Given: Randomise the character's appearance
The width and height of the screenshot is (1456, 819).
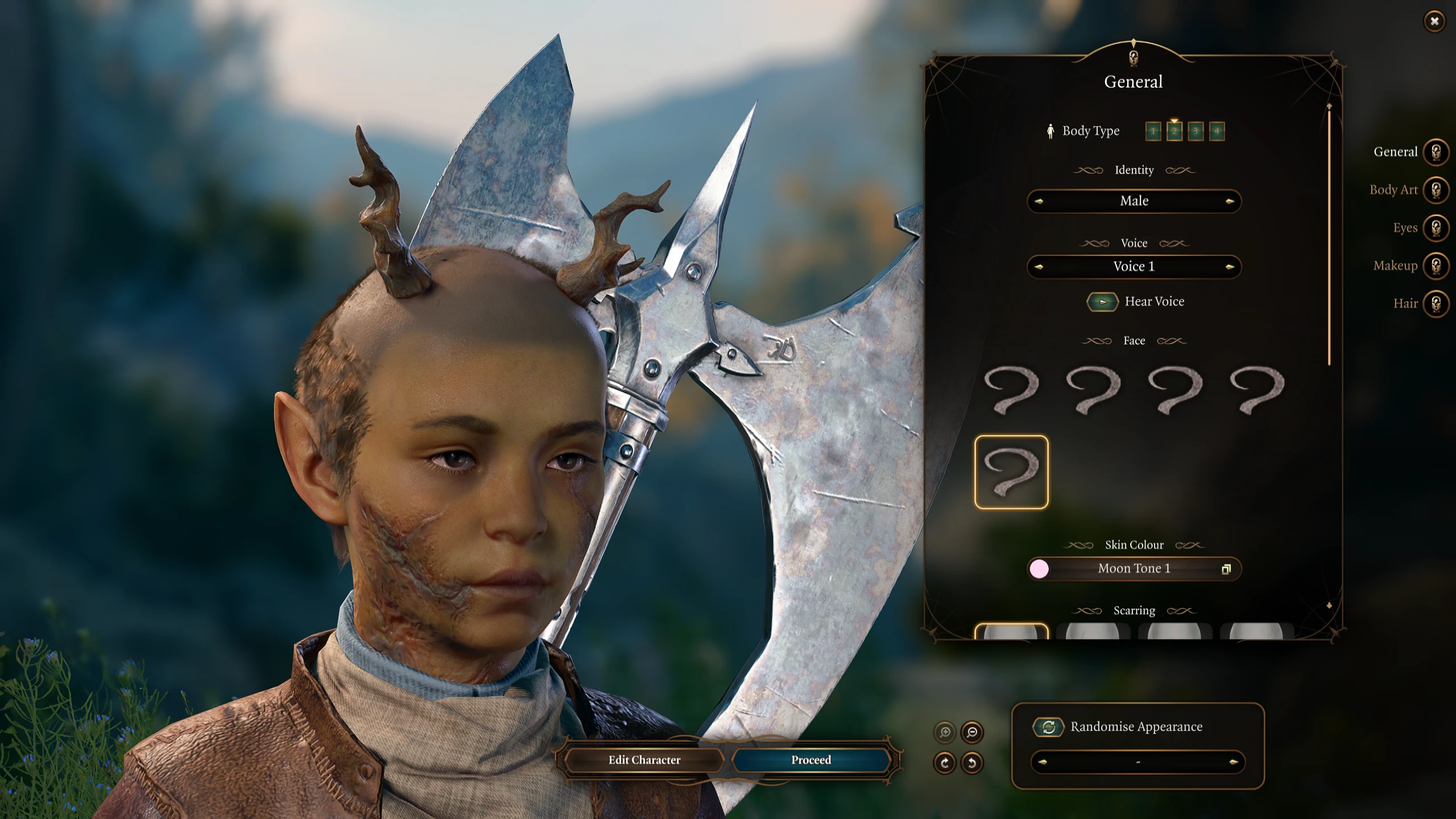Looking at the screenshot, I should tap(1049, 727).
